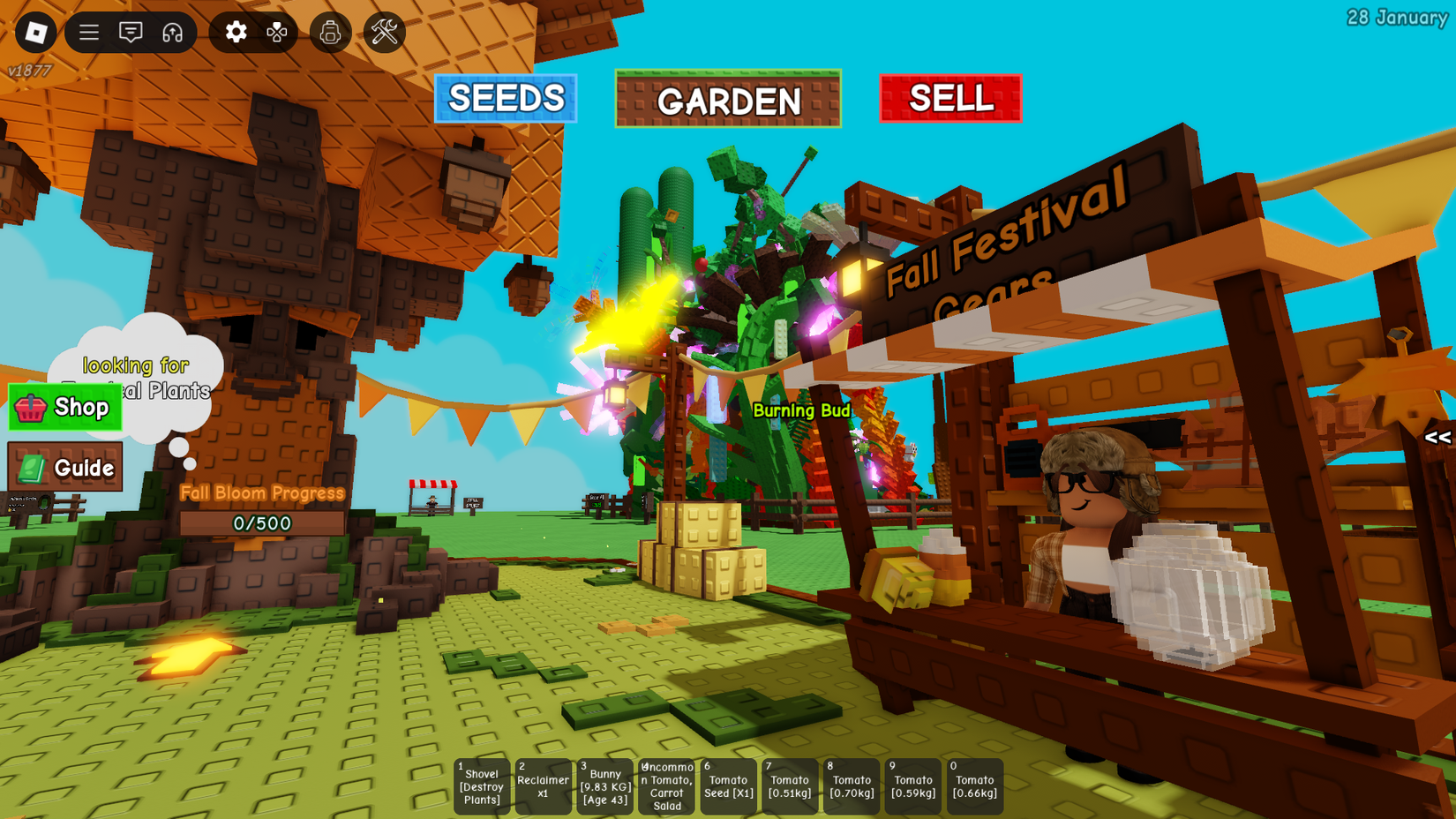Open the controls gamepad icon
Screen dimensions: 1456x819
coord(278,33)
